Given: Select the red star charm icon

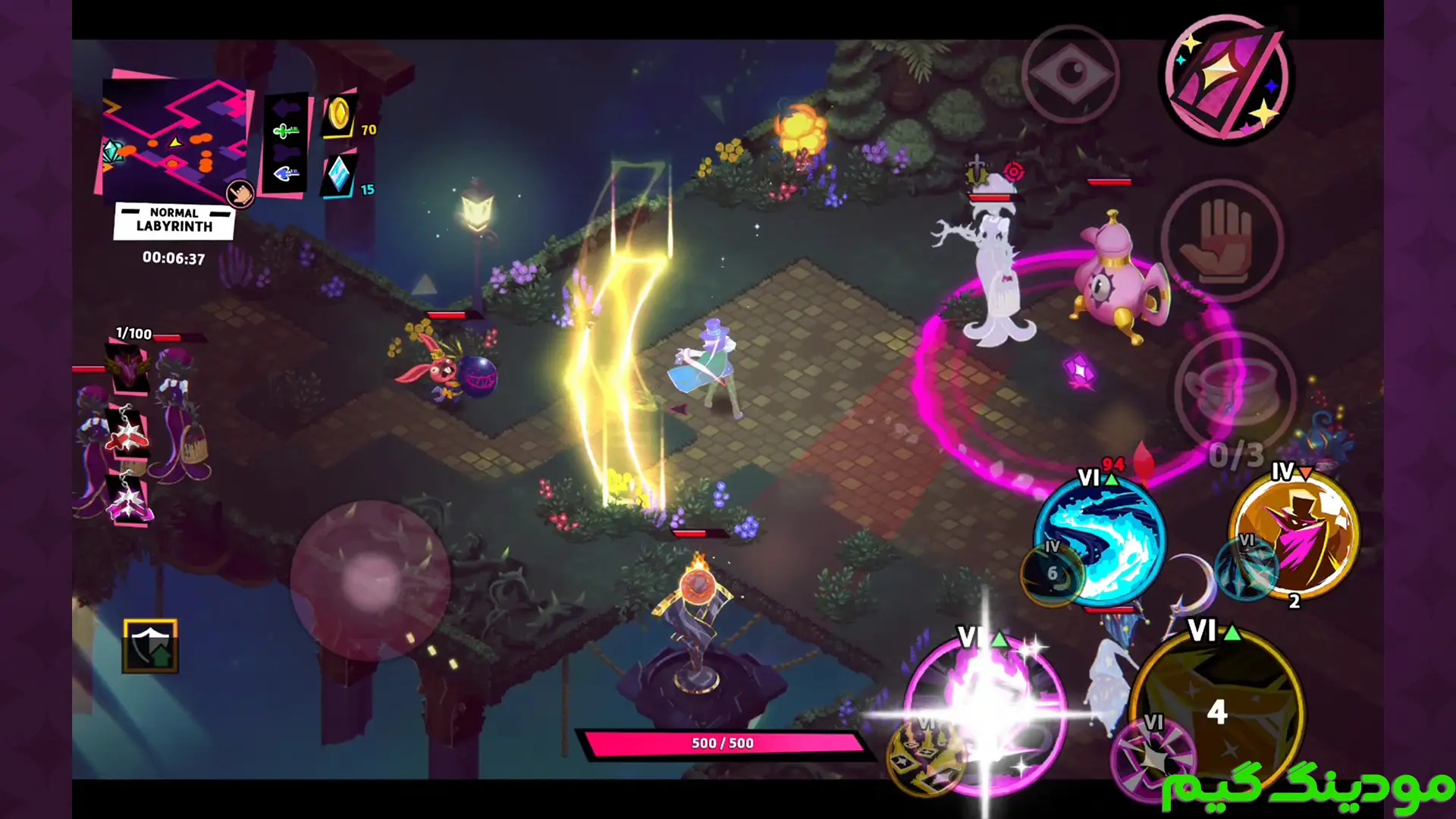Looking at the screenshot, I should click(127, 436).
